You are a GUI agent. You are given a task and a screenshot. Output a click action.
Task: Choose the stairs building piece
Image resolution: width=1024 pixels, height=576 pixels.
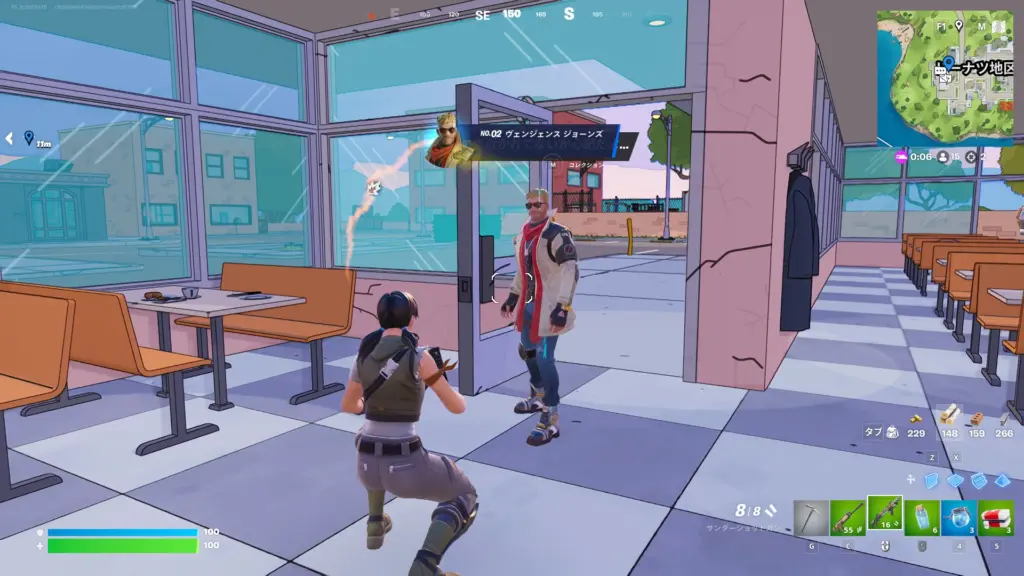[980, 481]
